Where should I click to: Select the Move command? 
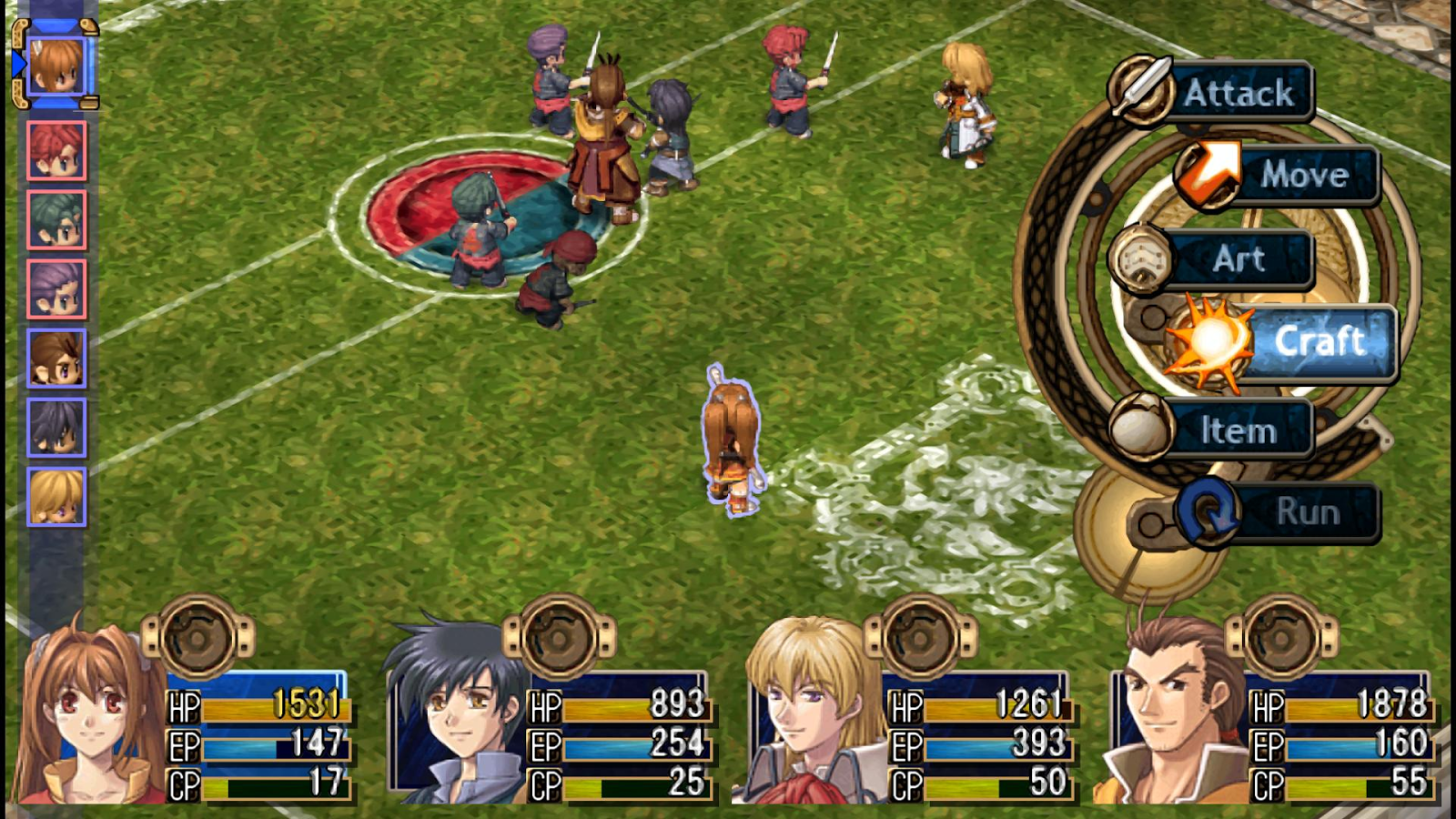1301,175
